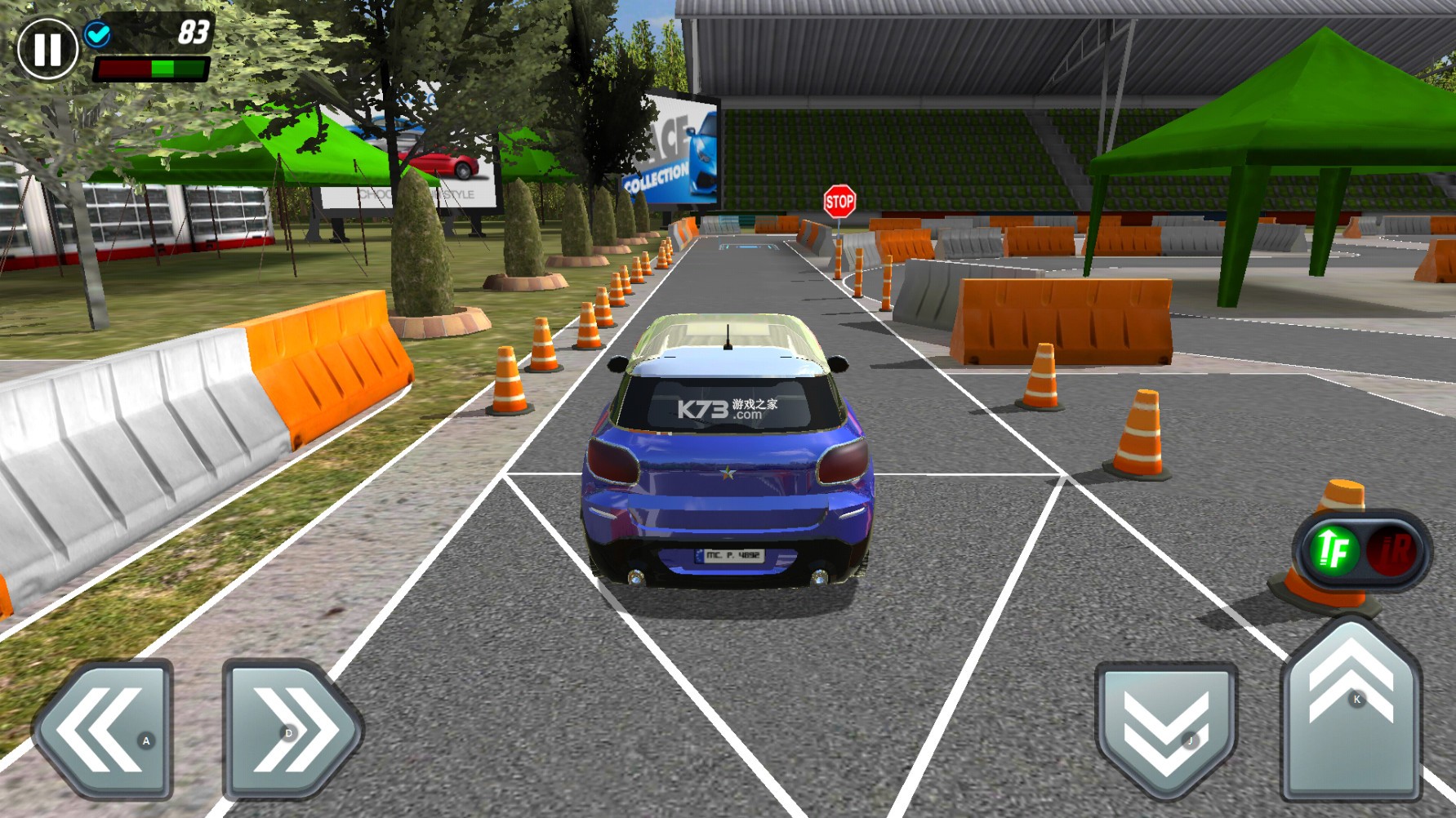Tap the mission checkmark counter icon
The width and height of the screenshot is (1456, 818).
(x=98, y=33)
